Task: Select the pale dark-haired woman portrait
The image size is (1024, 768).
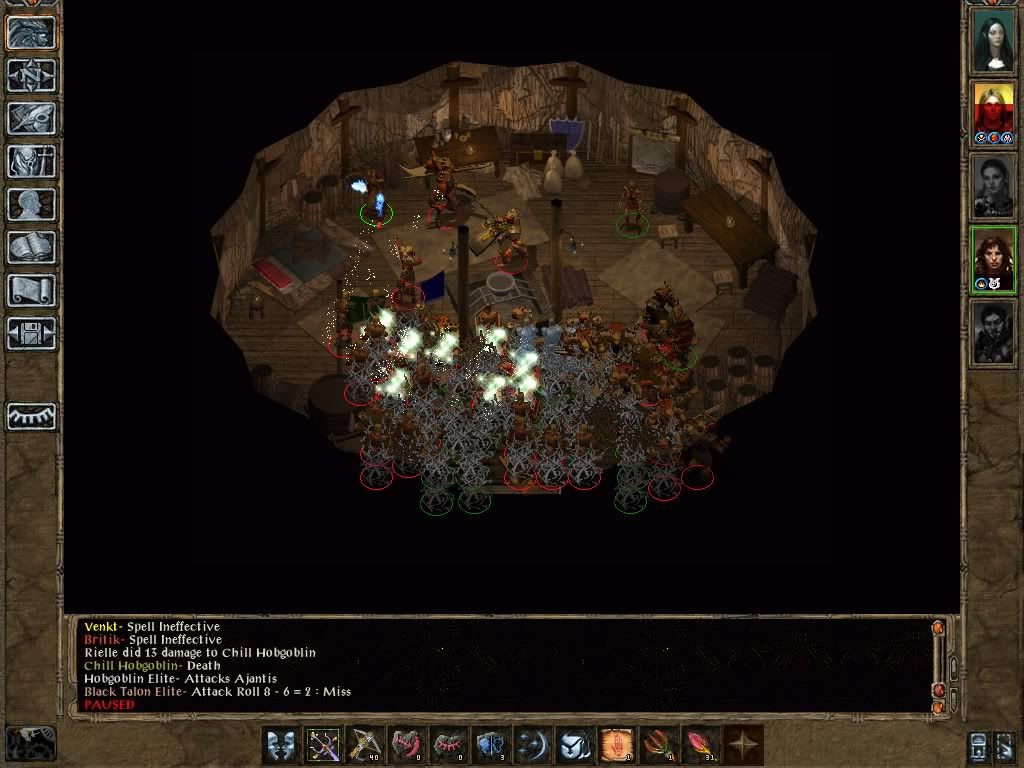Action: tap(993, 40)
